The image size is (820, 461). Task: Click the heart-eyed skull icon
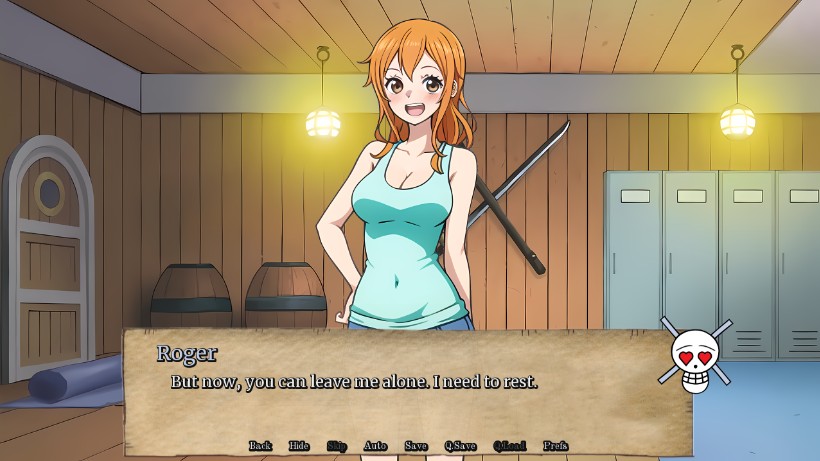[x=695, y=357]
